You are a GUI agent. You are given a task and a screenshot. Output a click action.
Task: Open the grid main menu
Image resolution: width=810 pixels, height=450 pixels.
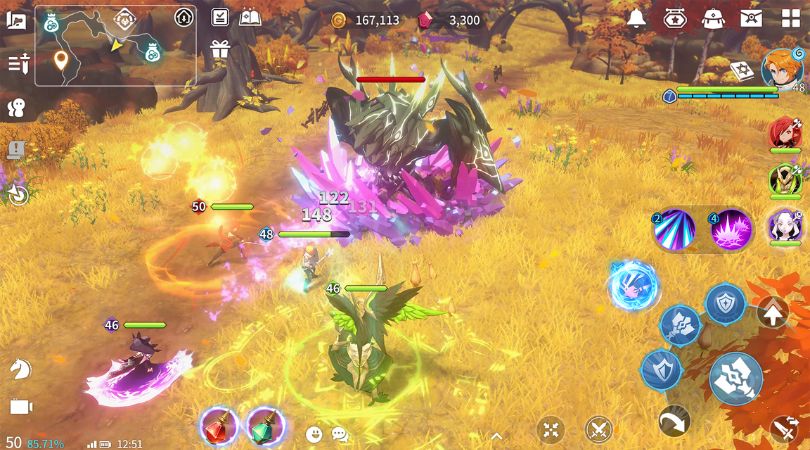tap(790, 18)
